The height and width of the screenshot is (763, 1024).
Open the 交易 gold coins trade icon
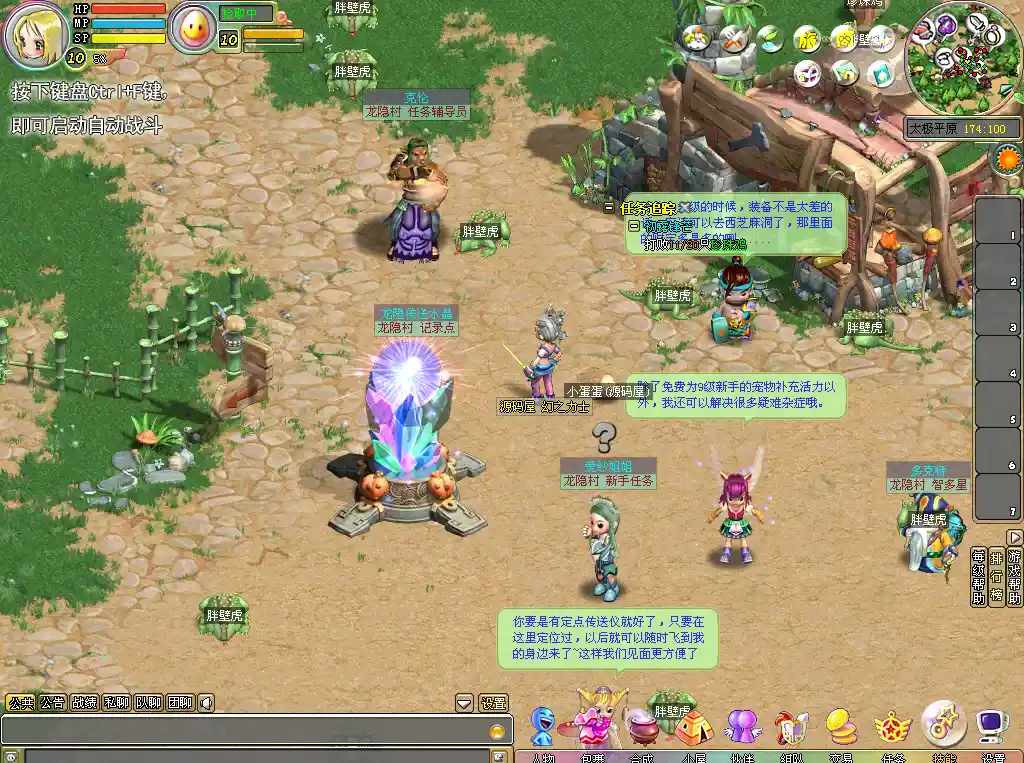[841, 725]
